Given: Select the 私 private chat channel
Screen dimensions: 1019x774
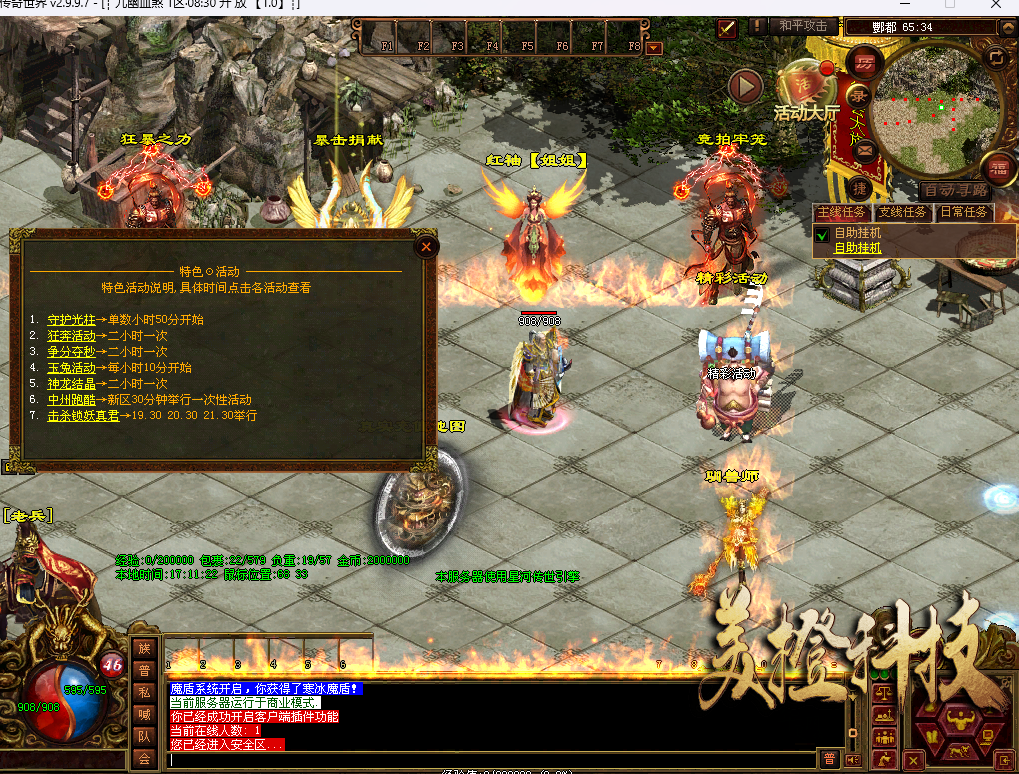Looking at the screenshot, I should 144,693.
